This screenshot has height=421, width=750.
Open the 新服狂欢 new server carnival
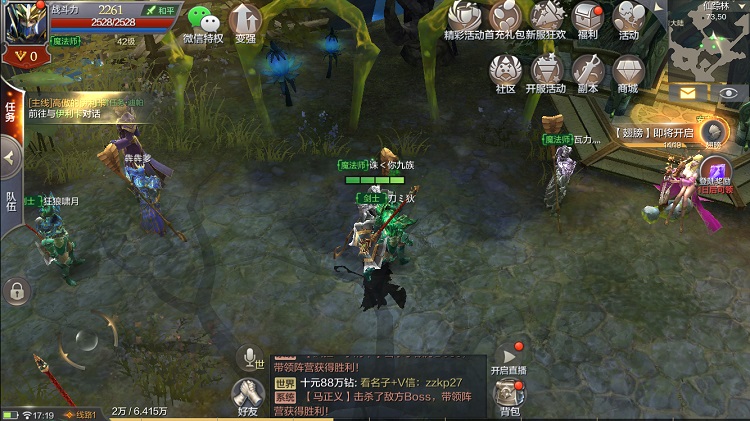pyautogui.click(x=547, y=19)
